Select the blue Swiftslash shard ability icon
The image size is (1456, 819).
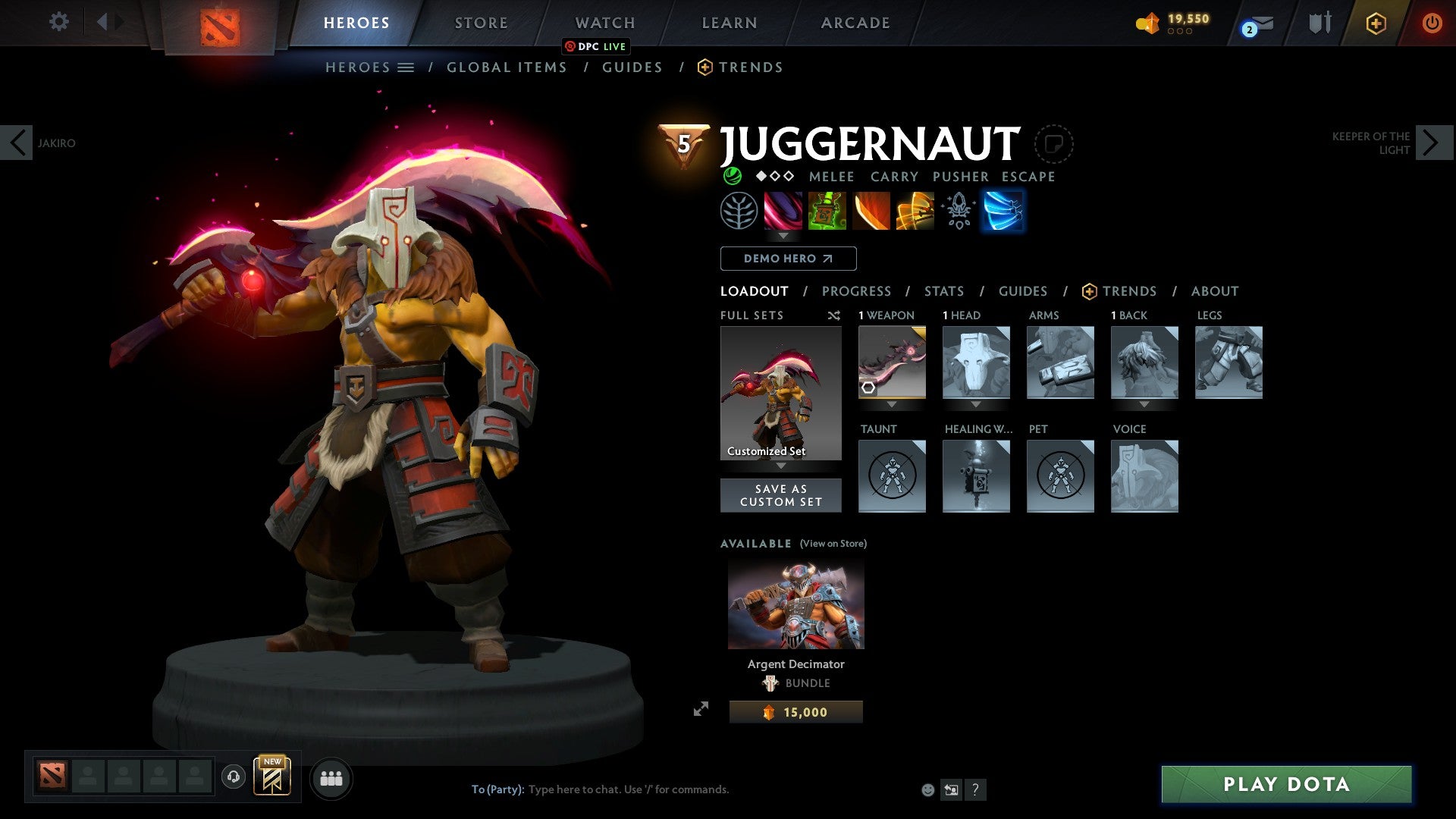(x=1003, y=211)
